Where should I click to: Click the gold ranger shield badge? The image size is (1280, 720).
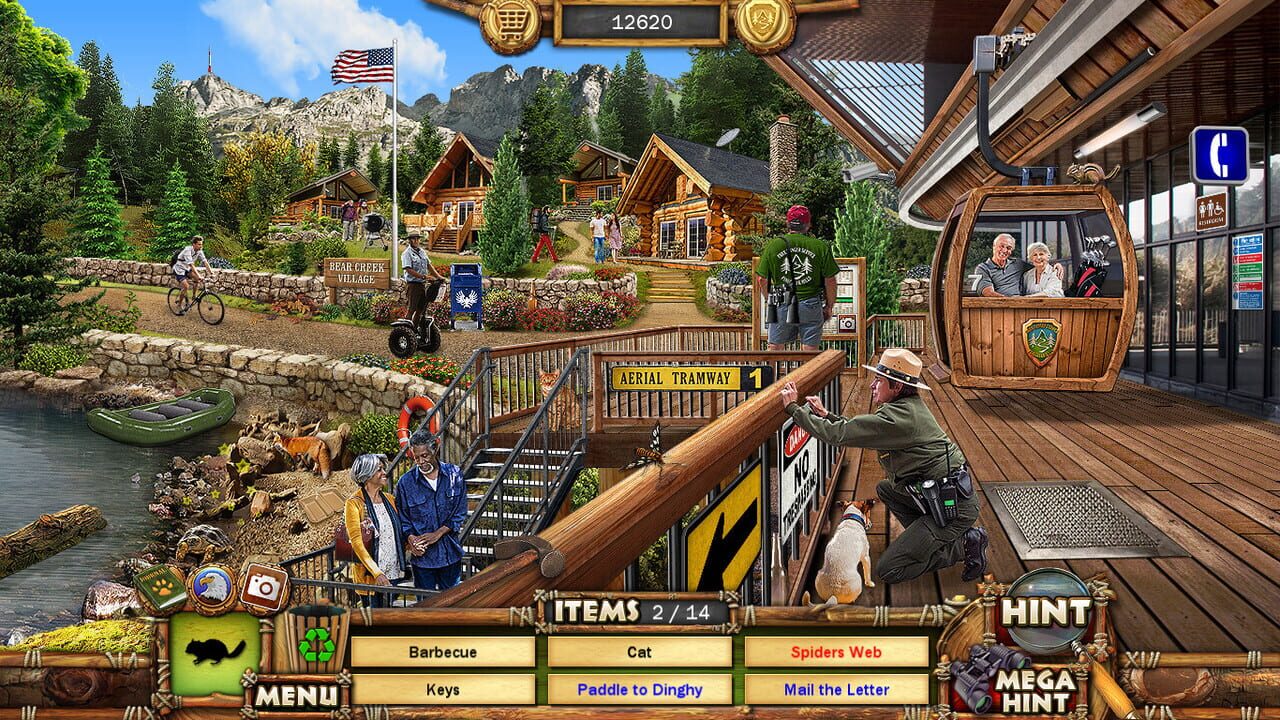coord(764,21)
